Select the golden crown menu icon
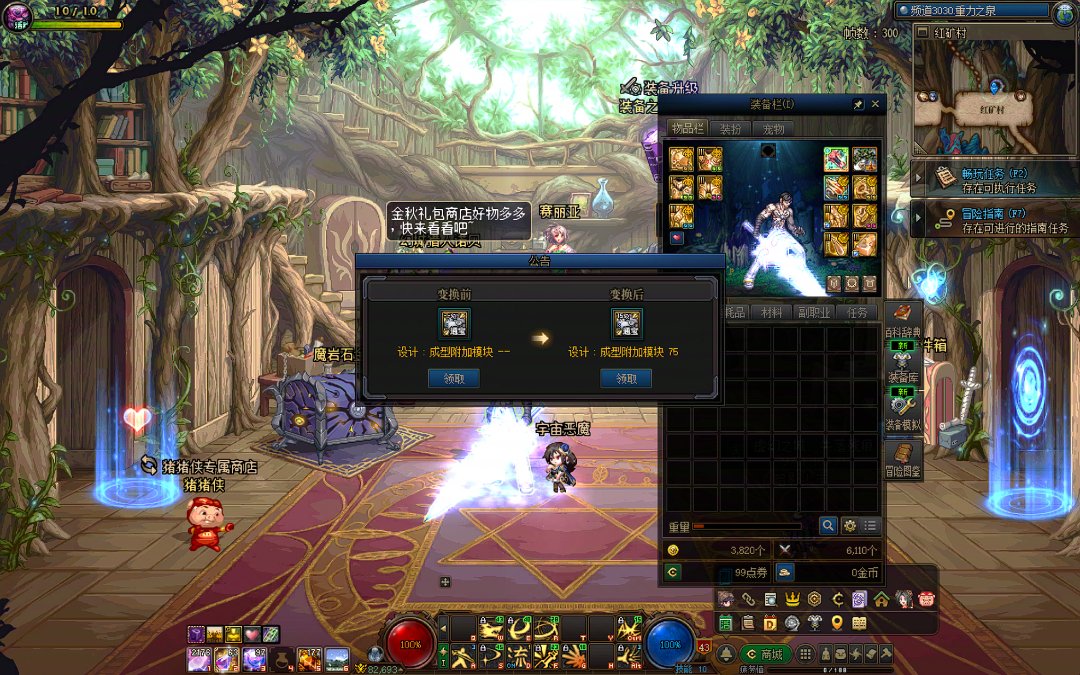 [x=791, y=599]
